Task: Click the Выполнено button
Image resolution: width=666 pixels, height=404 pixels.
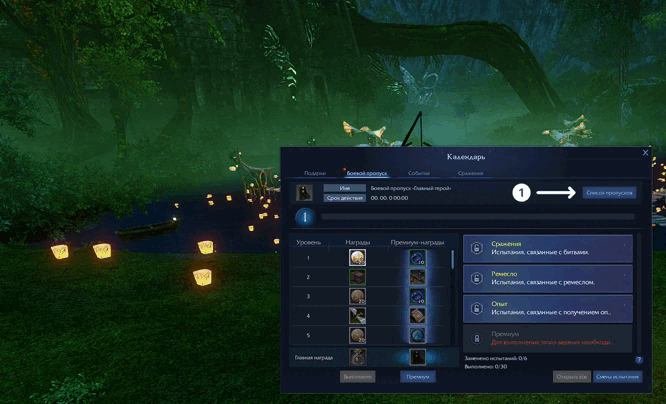Action: pyautogui.click(x=357, y=377)
